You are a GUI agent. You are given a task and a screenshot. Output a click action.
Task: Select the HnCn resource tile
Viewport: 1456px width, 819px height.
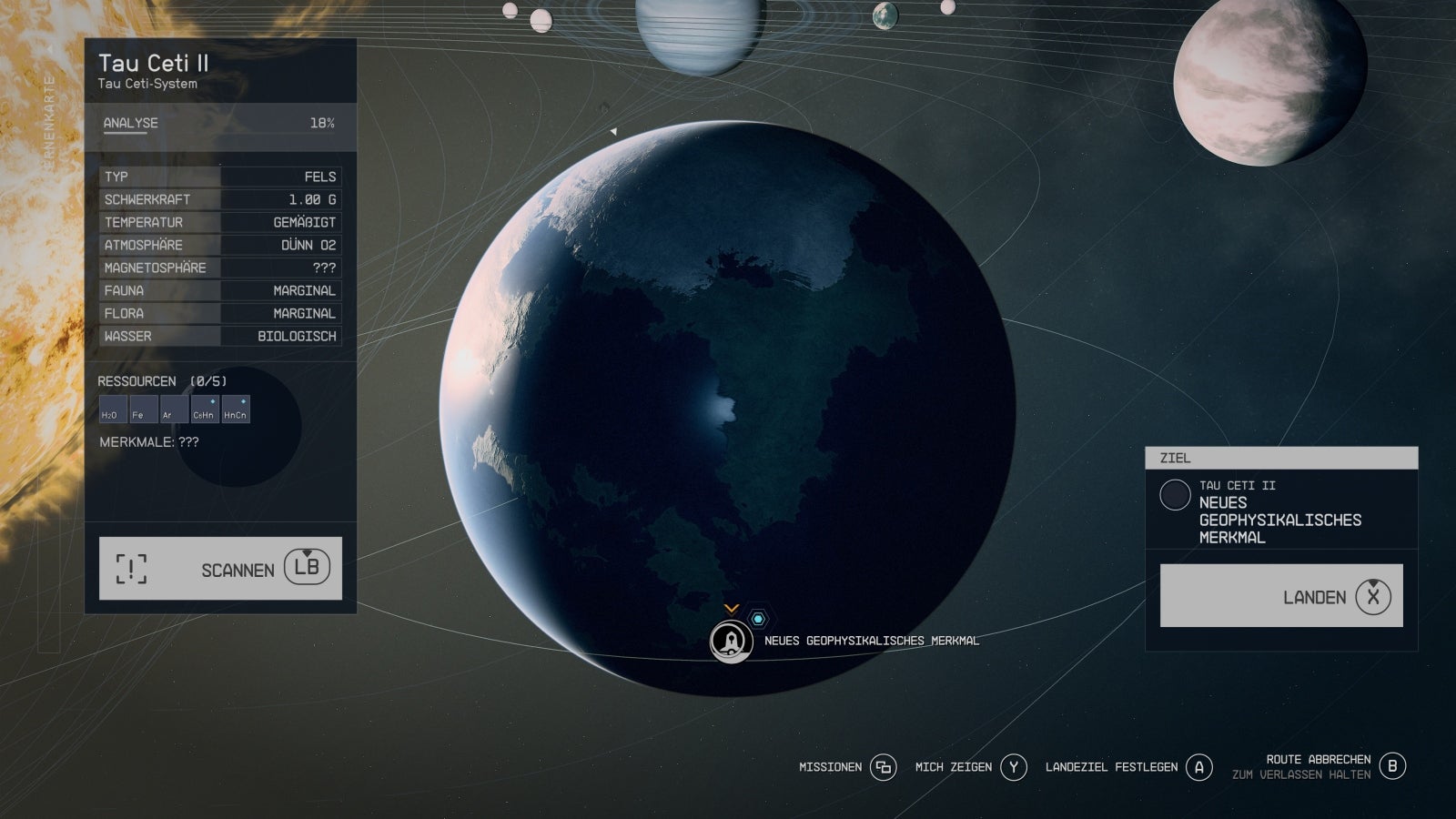tap(235, 409)
